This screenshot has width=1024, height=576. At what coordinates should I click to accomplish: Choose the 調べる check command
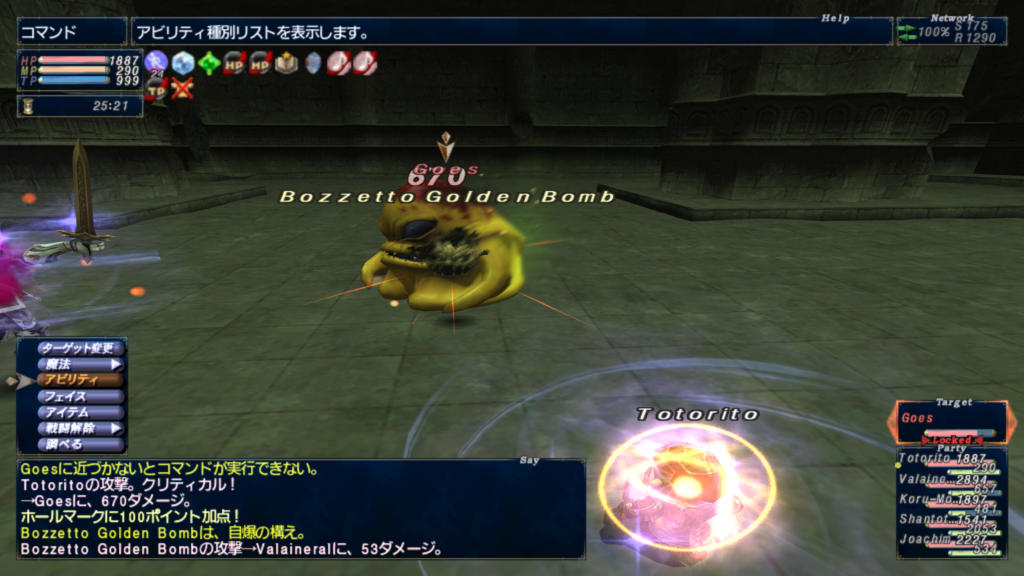click(81, 444)
